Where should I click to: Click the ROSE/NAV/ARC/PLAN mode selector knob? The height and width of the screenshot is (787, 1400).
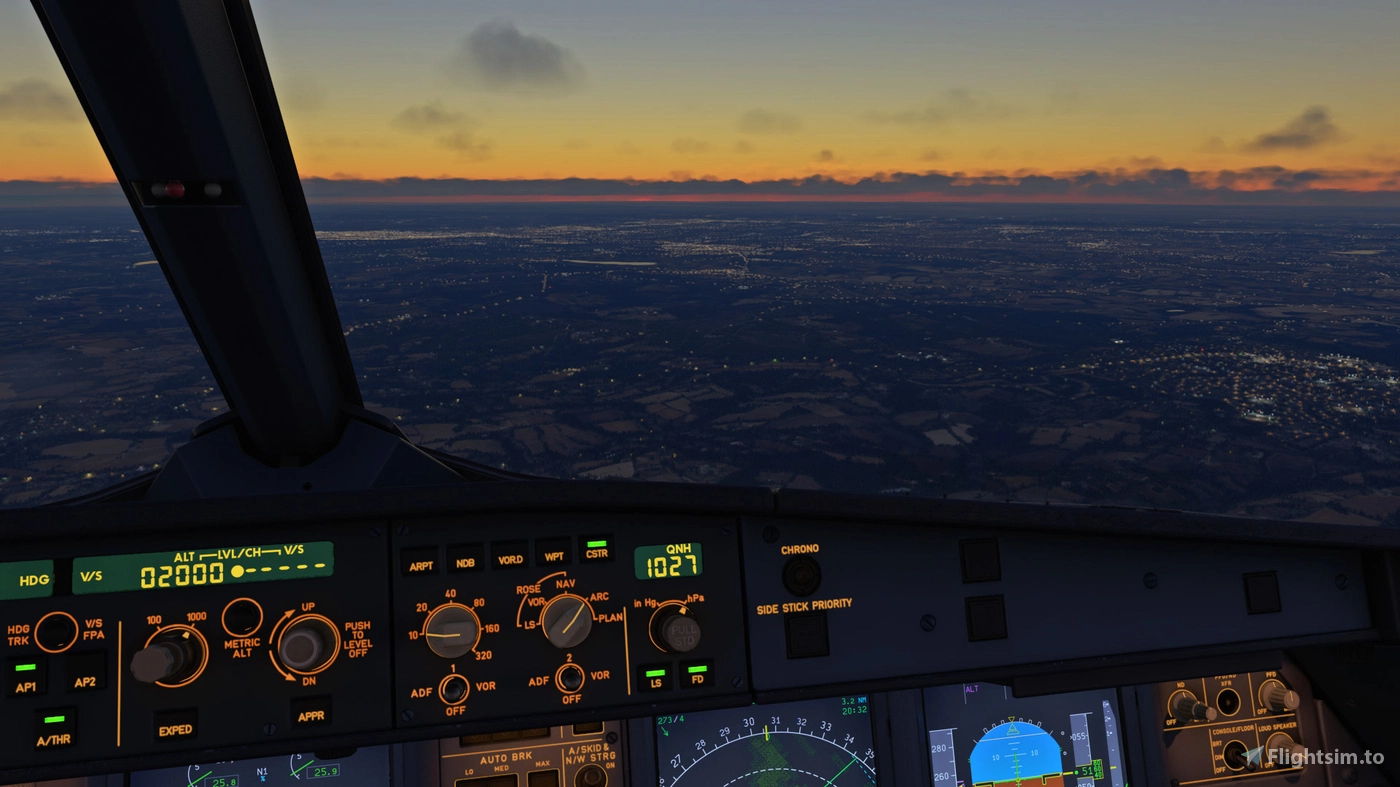(567, 620)
